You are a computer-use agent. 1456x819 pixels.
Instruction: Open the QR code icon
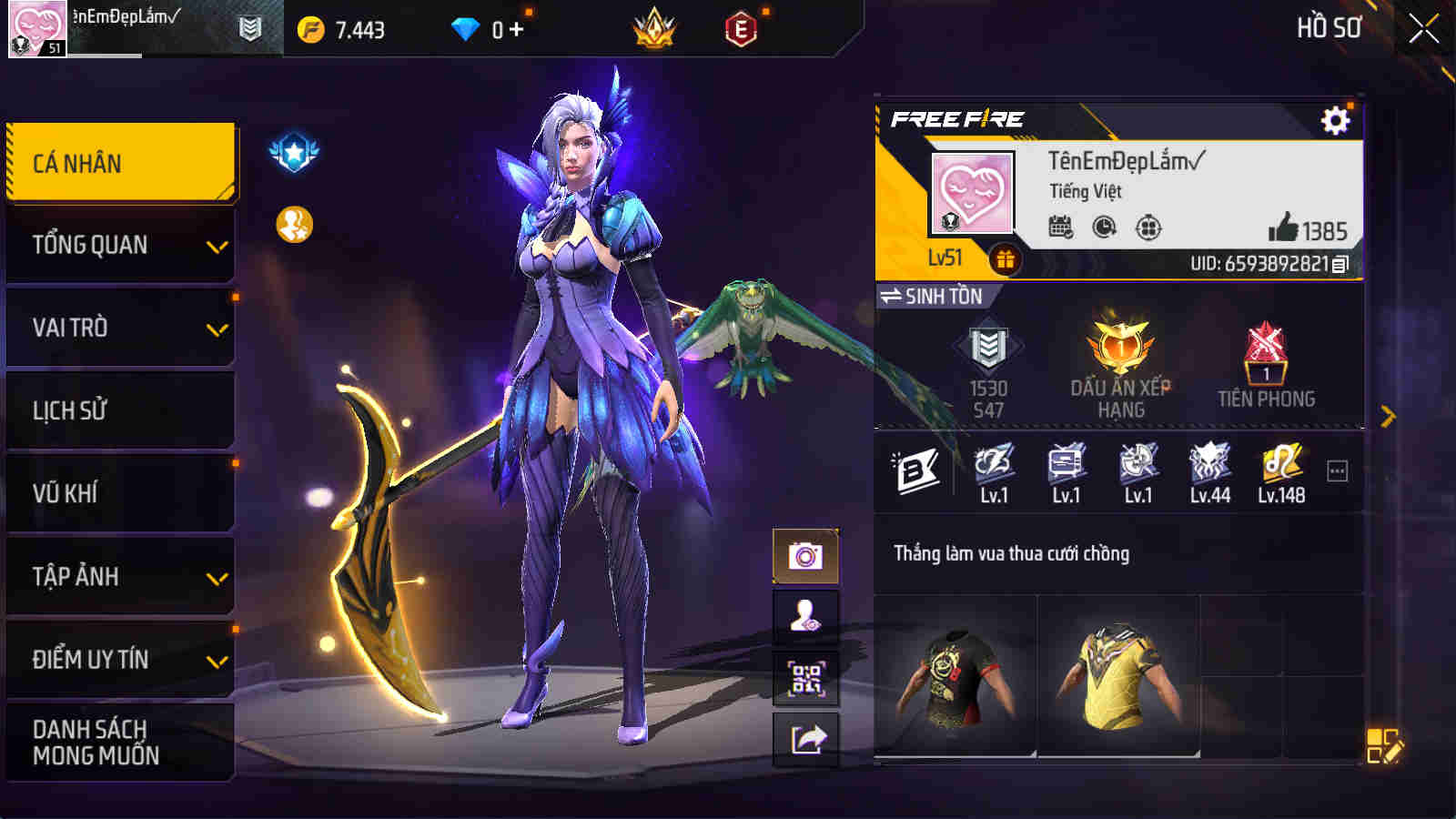[804, 678]
